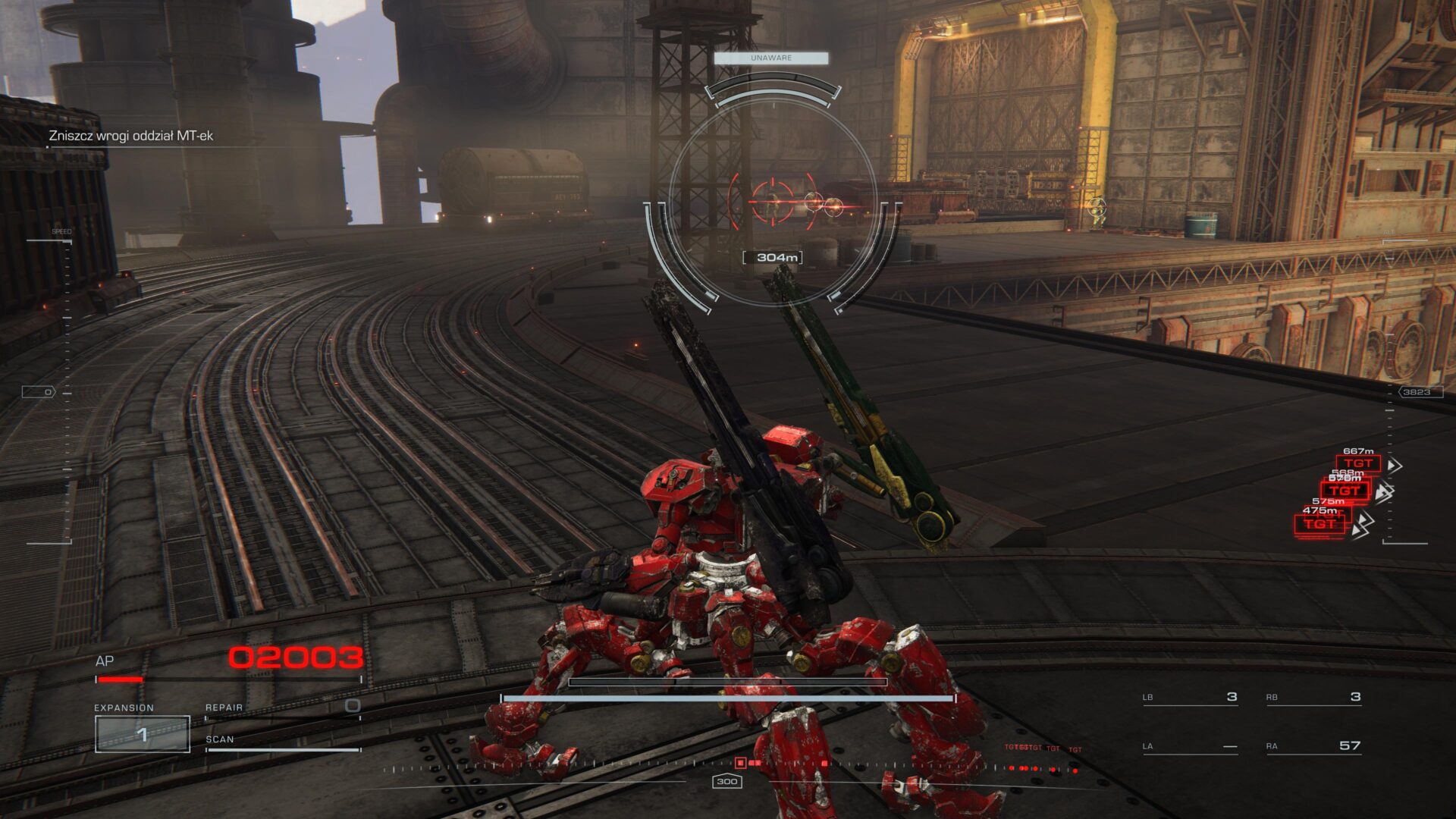Select the RA weapon slot
The width and height of the screenshot is (1456, 819).
click(1313, 746)
